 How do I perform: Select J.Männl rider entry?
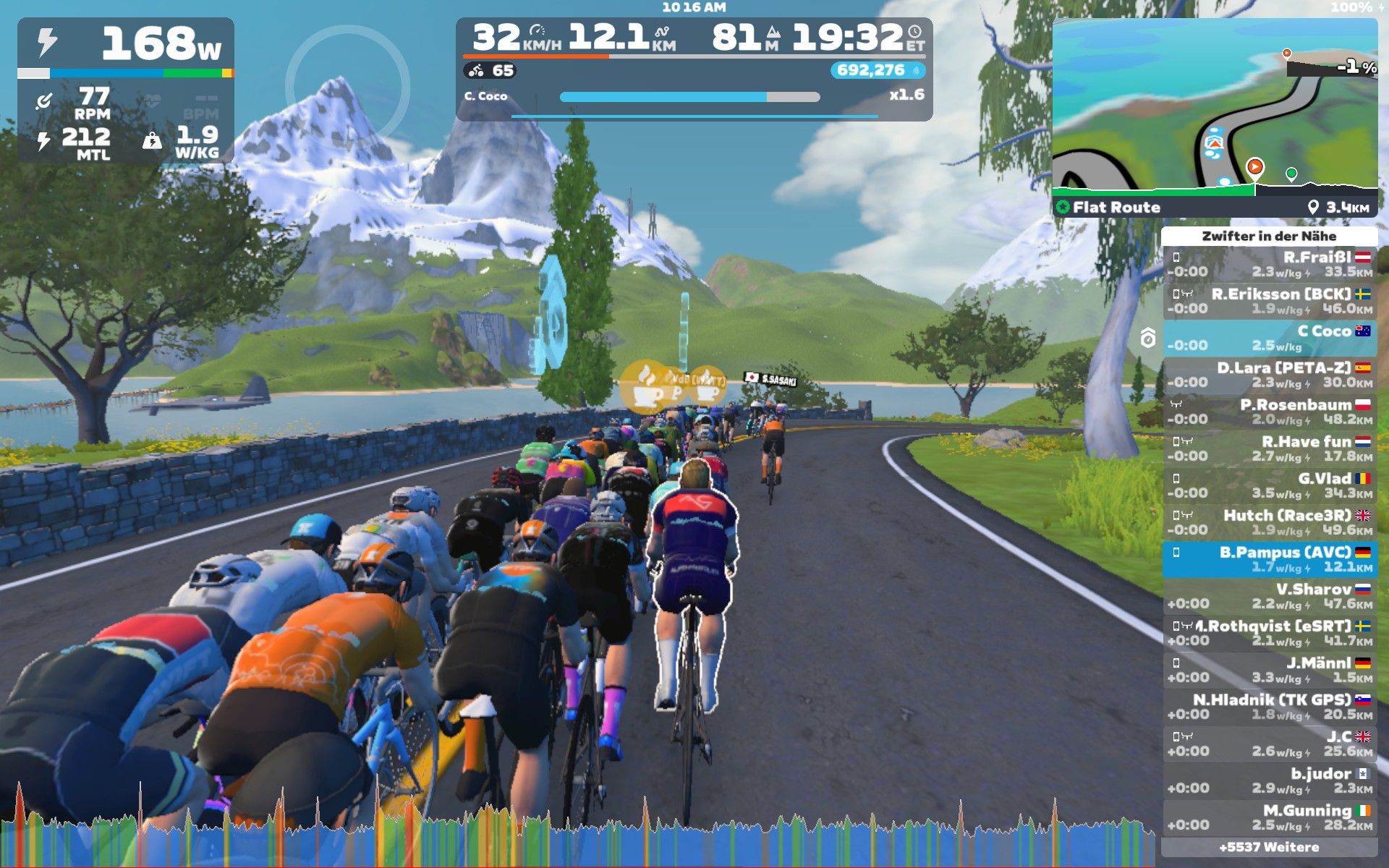point(1270,671)
